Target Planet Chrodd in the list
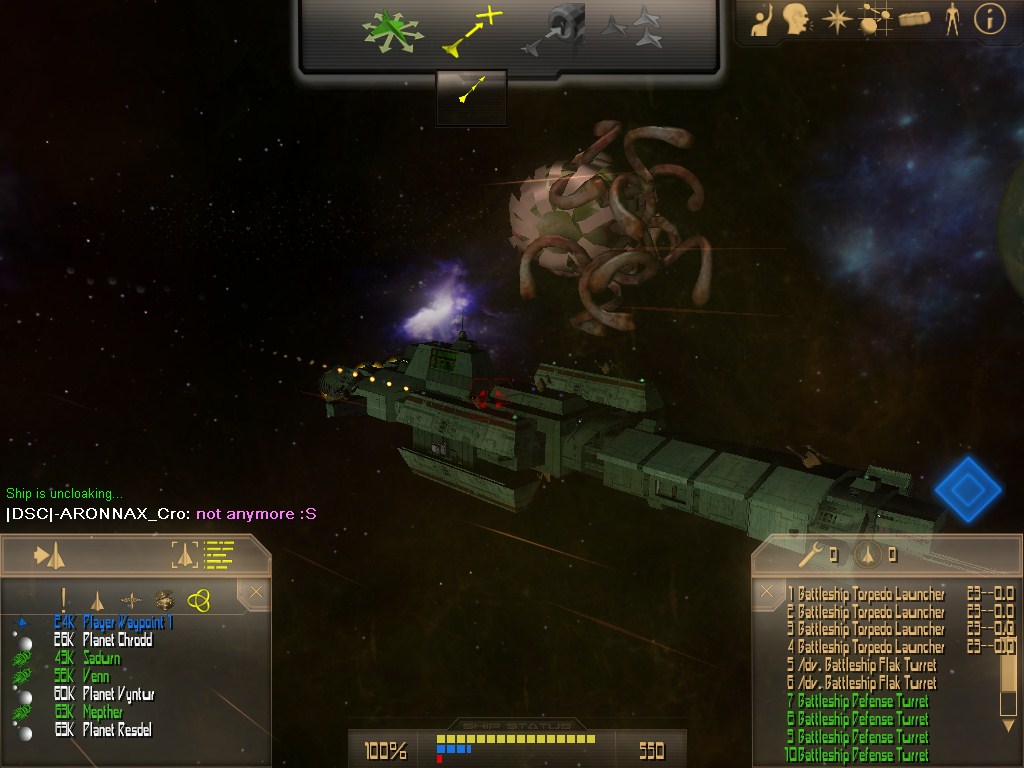This screenshot has height=768, width=1024. pos(117,641)
